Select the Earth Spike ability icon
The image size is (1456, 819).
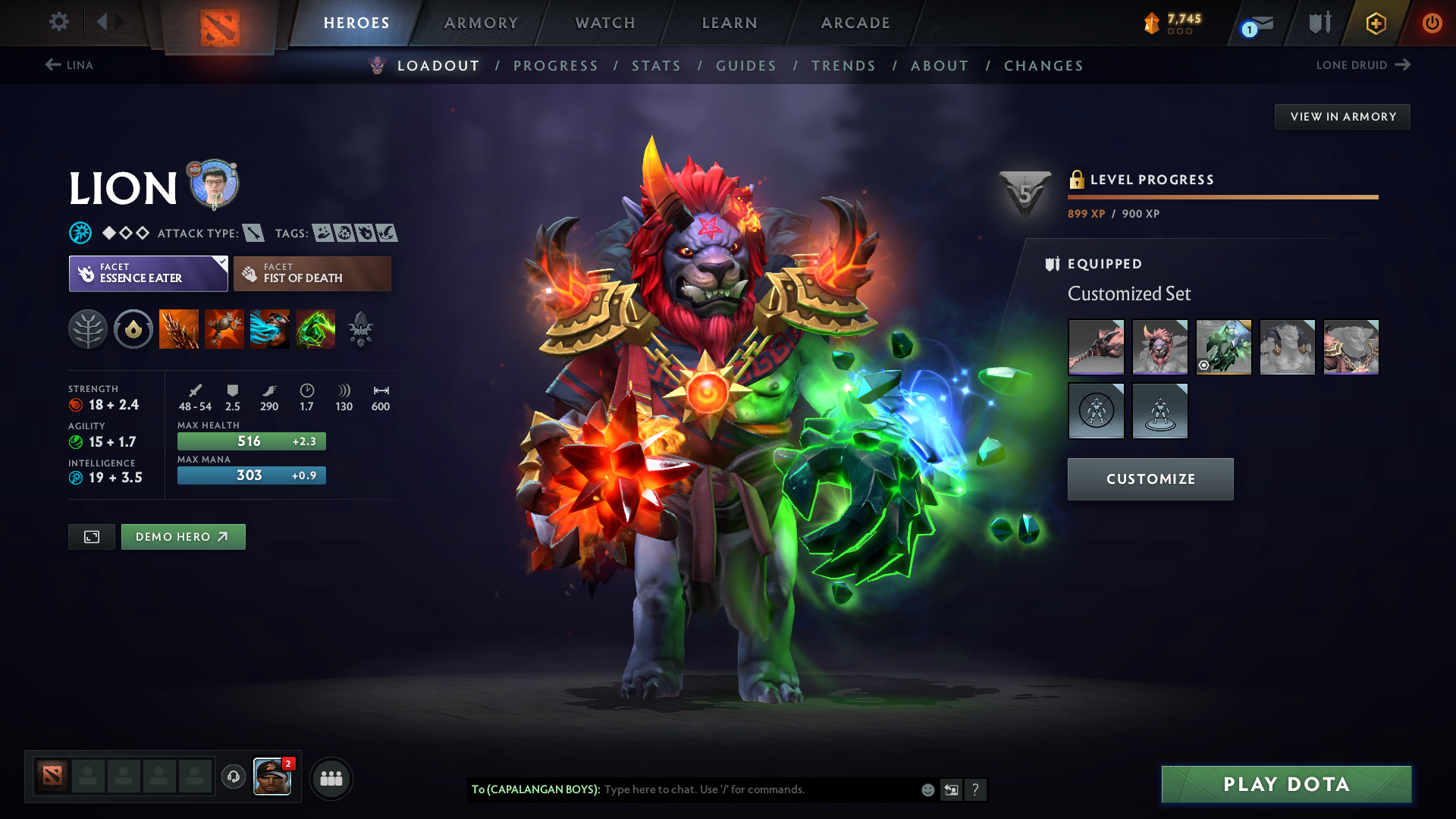(x=179, y=329)
